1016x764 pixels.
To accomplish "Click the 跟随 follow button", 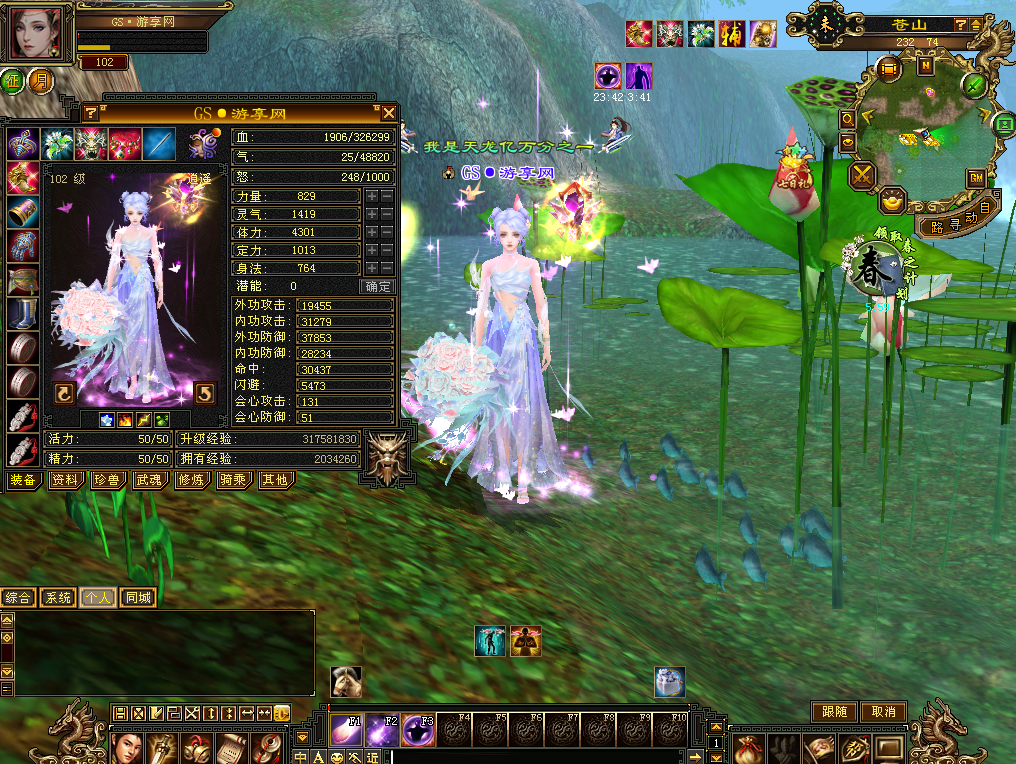I will (834, 712).
